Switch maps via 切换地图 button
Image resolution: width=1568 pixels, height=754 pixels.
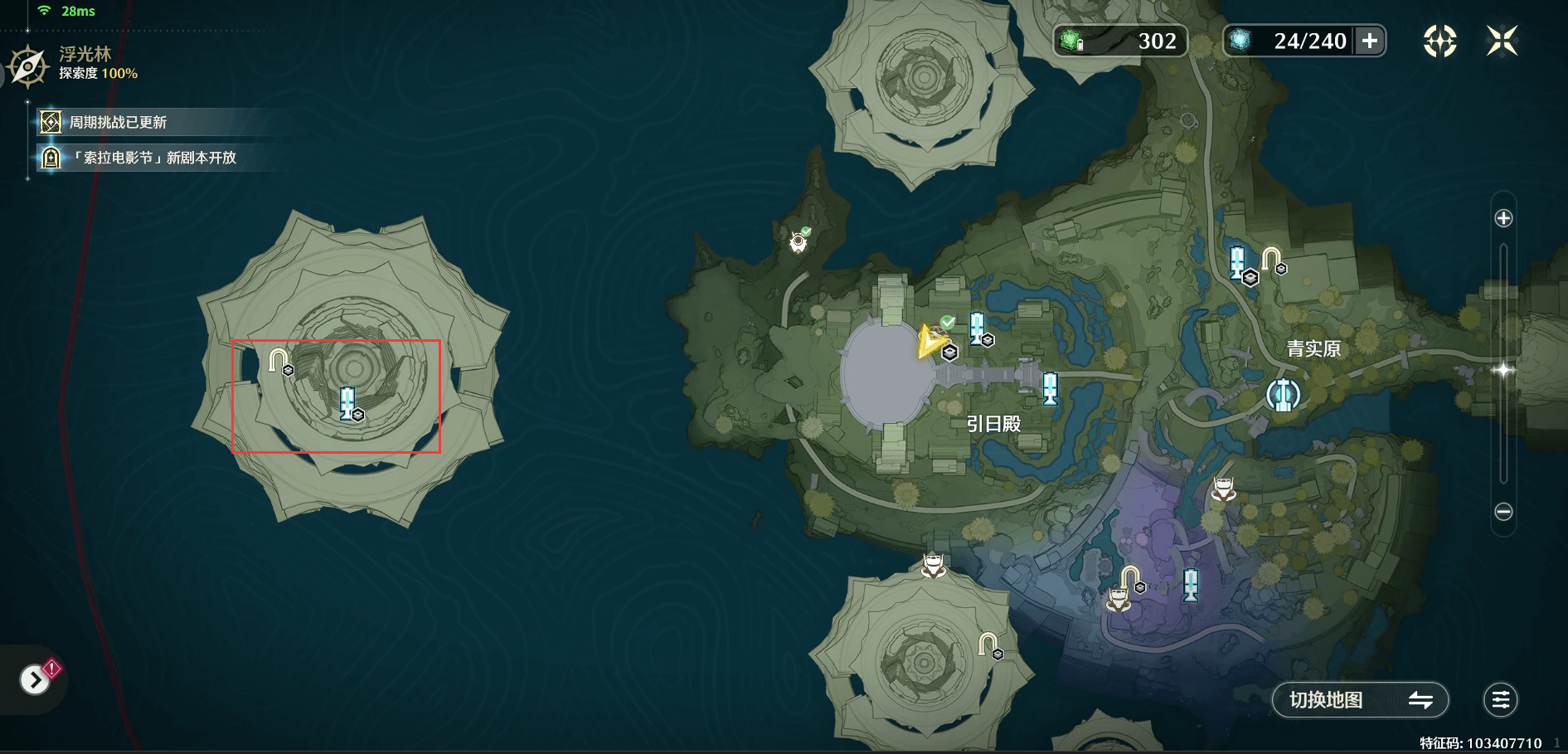(x=1360, y=700)
